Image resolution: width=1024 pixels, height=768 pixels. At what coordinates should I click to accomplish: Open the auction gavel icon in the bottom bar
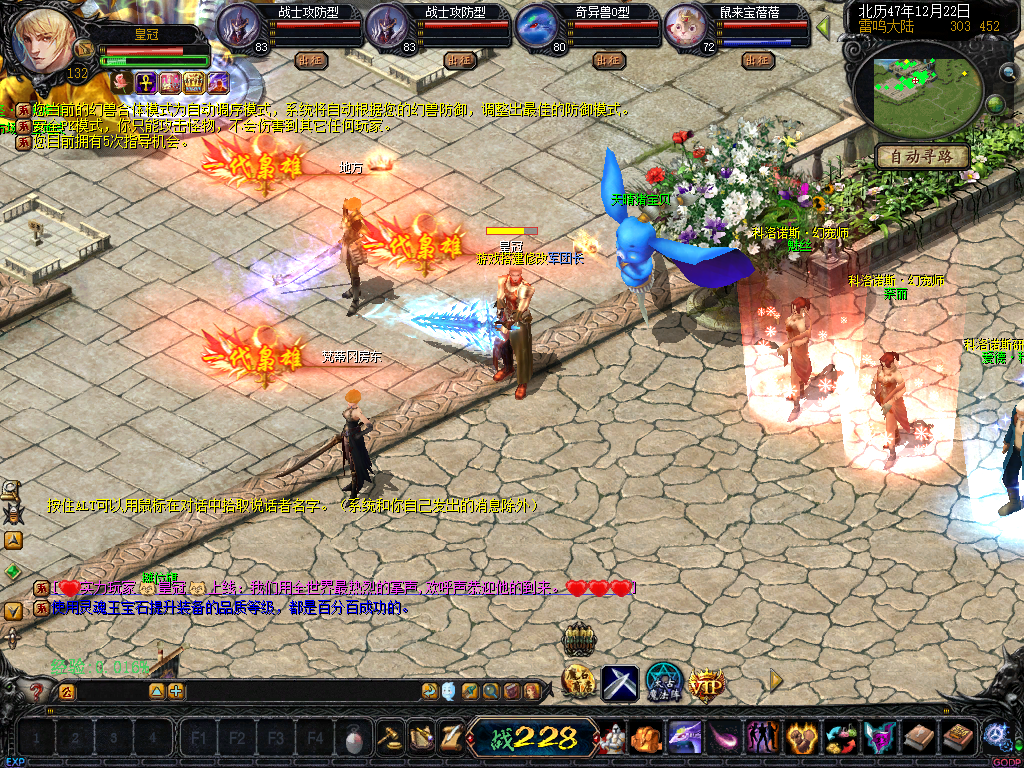click(x=388, y=739)
